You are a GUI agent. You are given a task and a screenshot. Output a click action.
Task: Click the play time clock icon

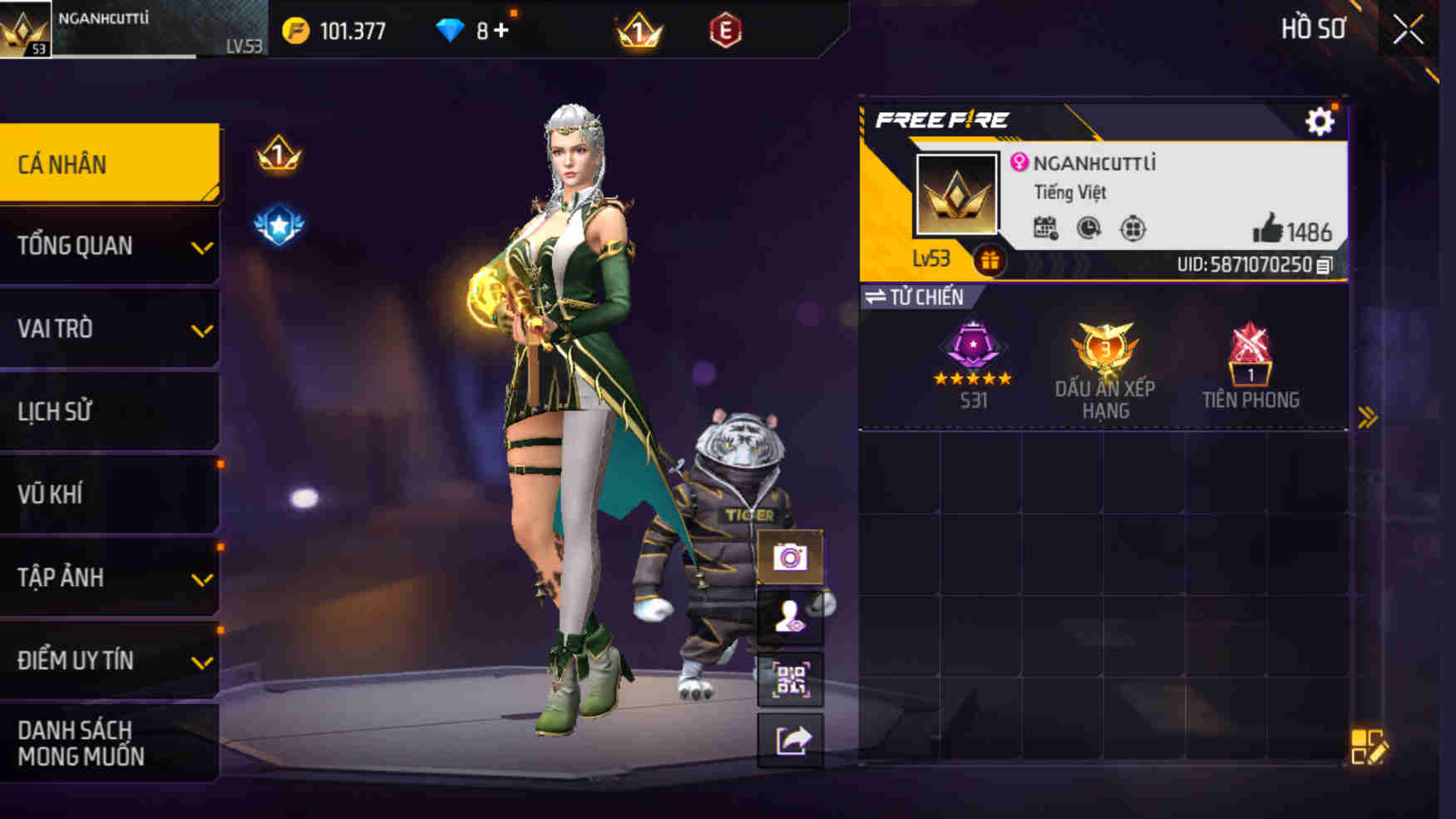[x=1088, y=225]
